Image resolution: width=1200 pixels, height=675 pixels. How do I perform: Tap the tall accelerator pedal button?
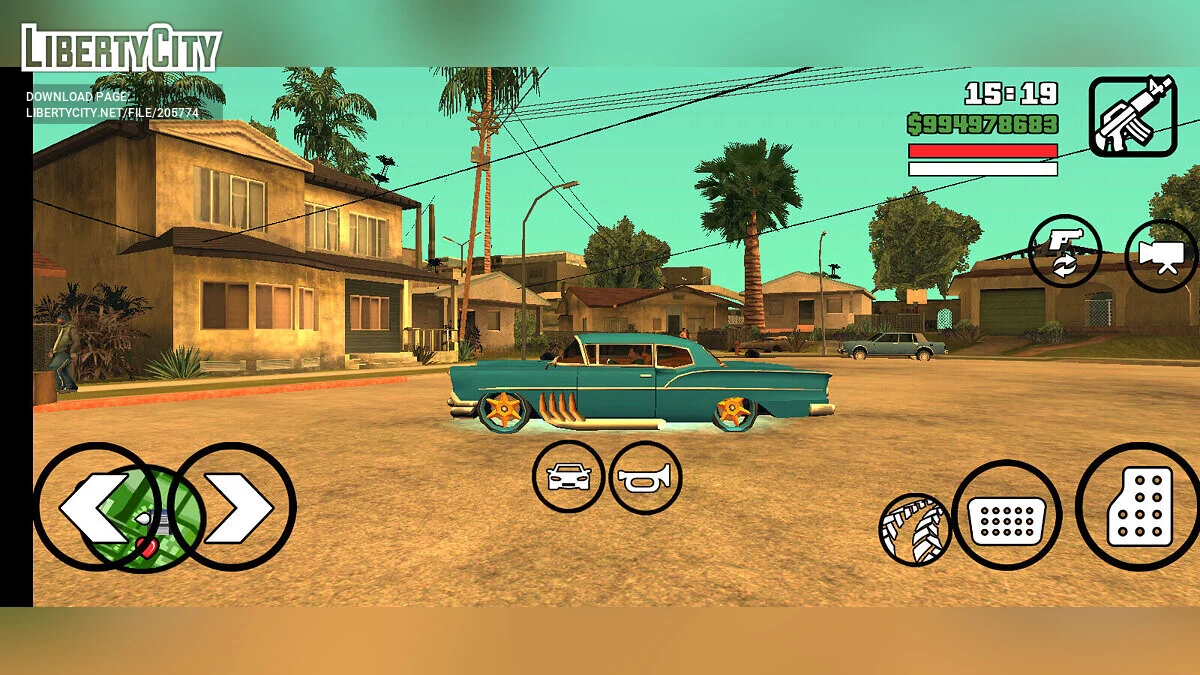click(x=1139, y=506)
